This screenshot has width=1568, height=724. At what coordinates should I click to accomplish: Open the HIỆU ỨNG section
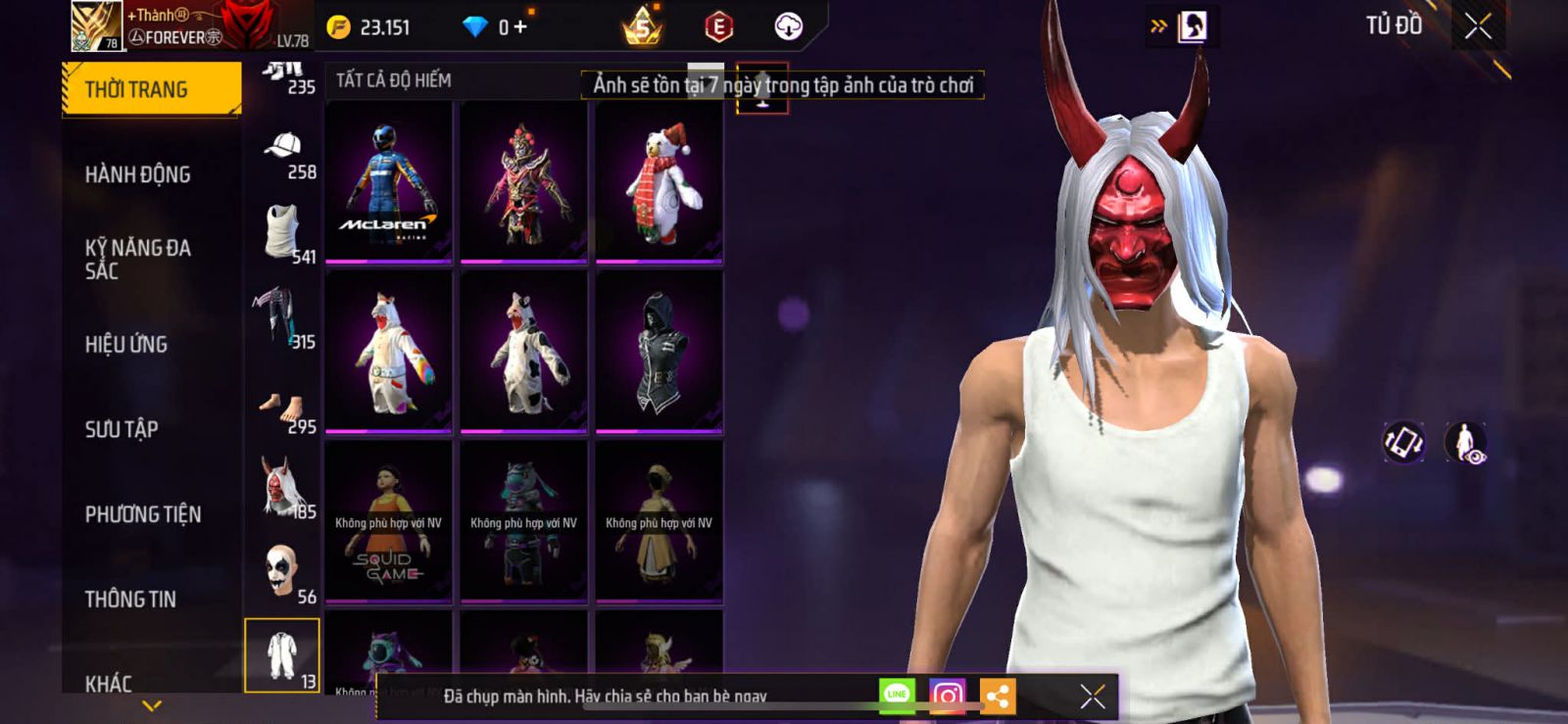tap(126, 344)
